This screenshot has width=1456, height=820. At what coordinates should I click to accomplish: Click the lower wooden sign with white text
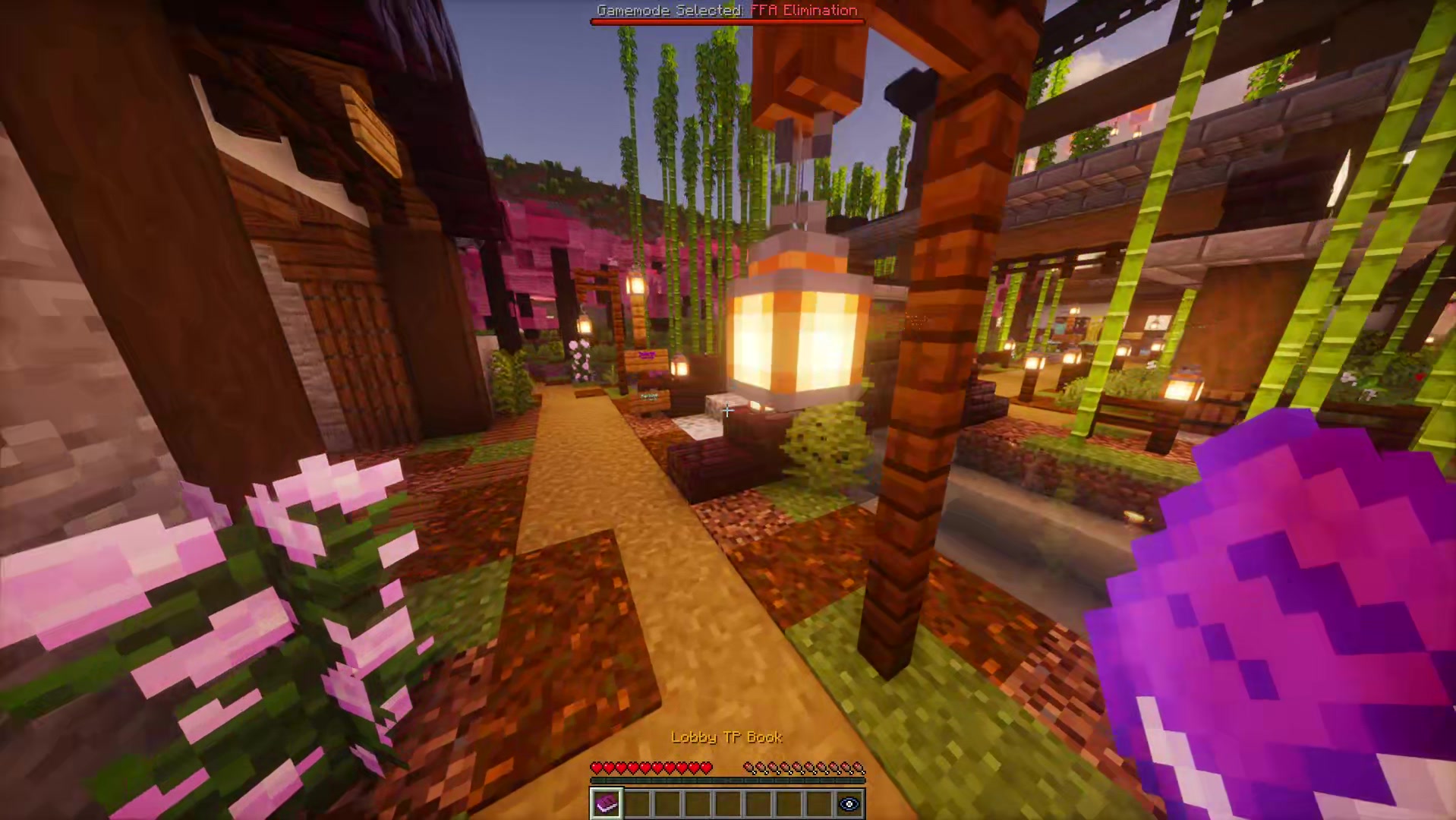648,397
